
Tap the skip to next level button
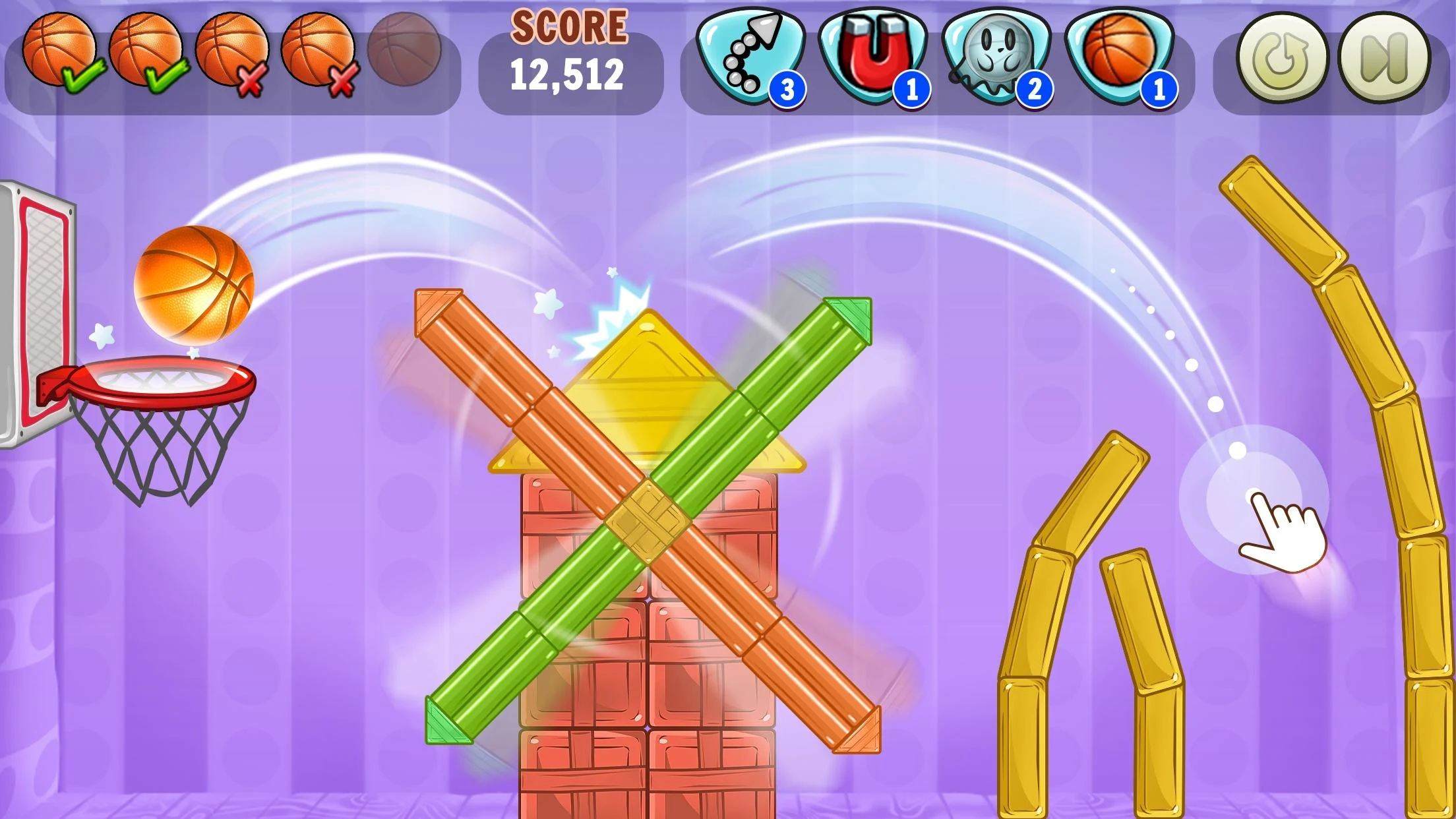point(1385,58)
